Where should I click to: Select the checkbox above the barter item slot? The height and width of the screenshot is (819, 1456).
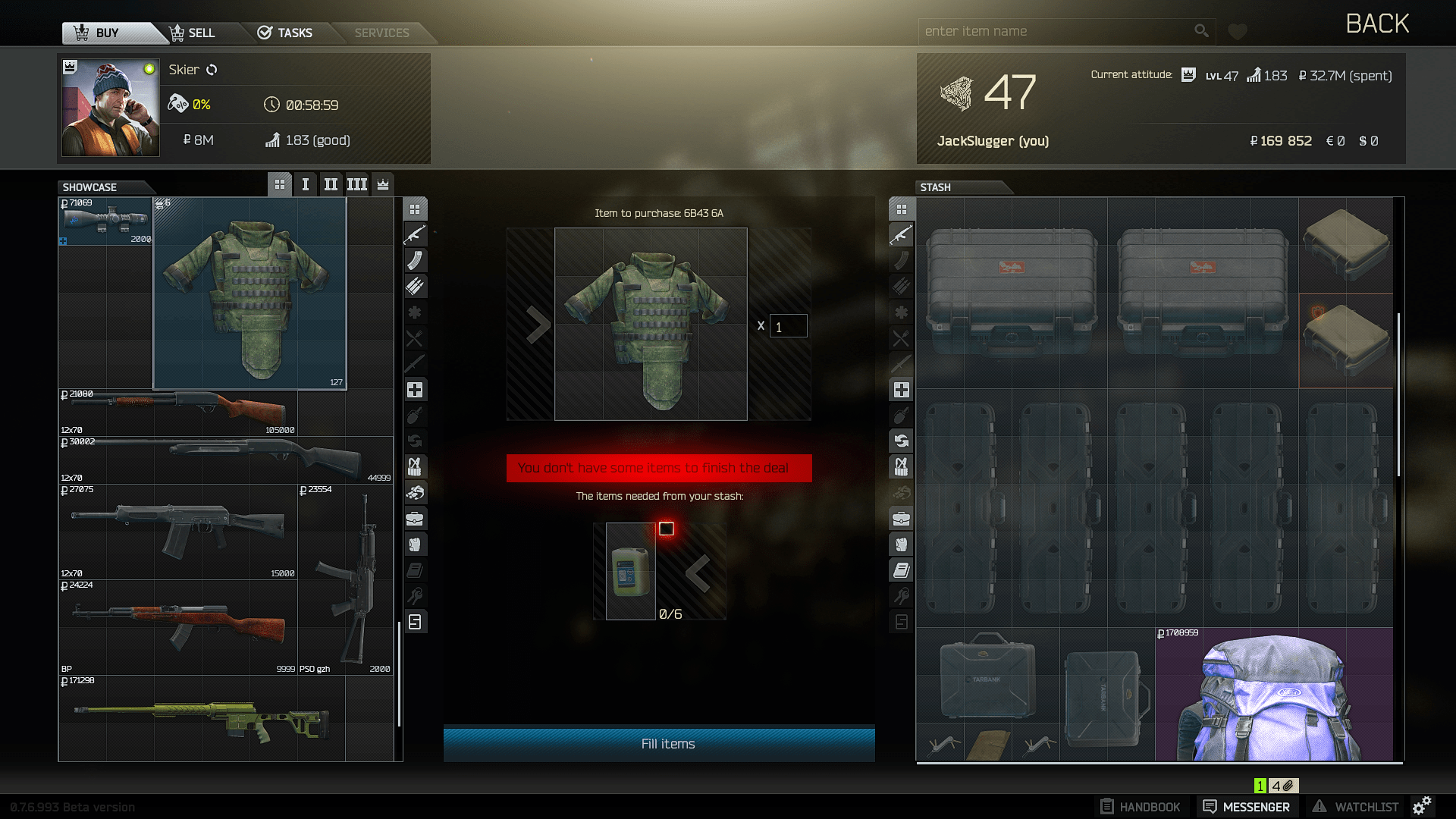[x=667, y=529]
